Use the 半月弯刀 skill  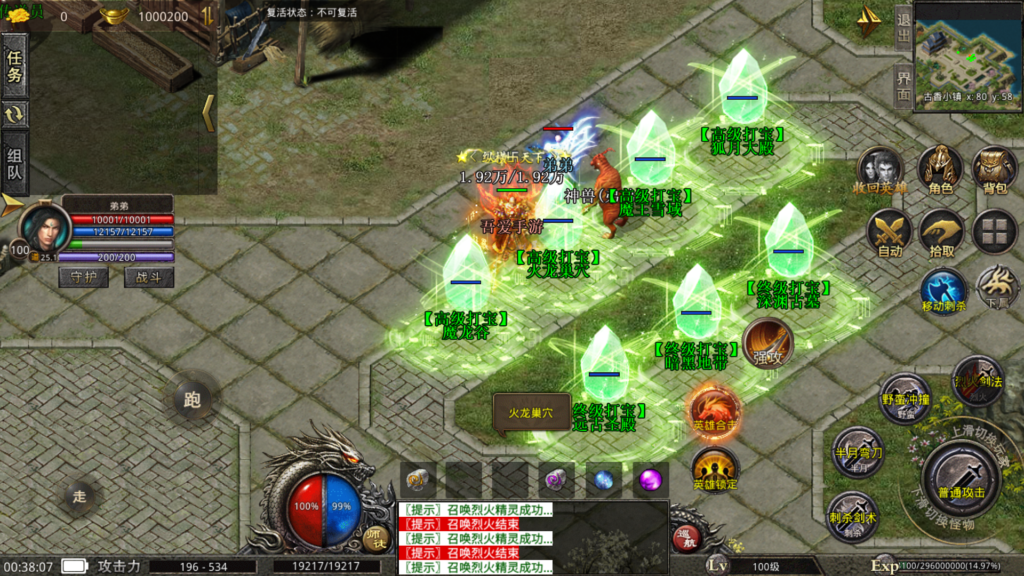point(857,450)
